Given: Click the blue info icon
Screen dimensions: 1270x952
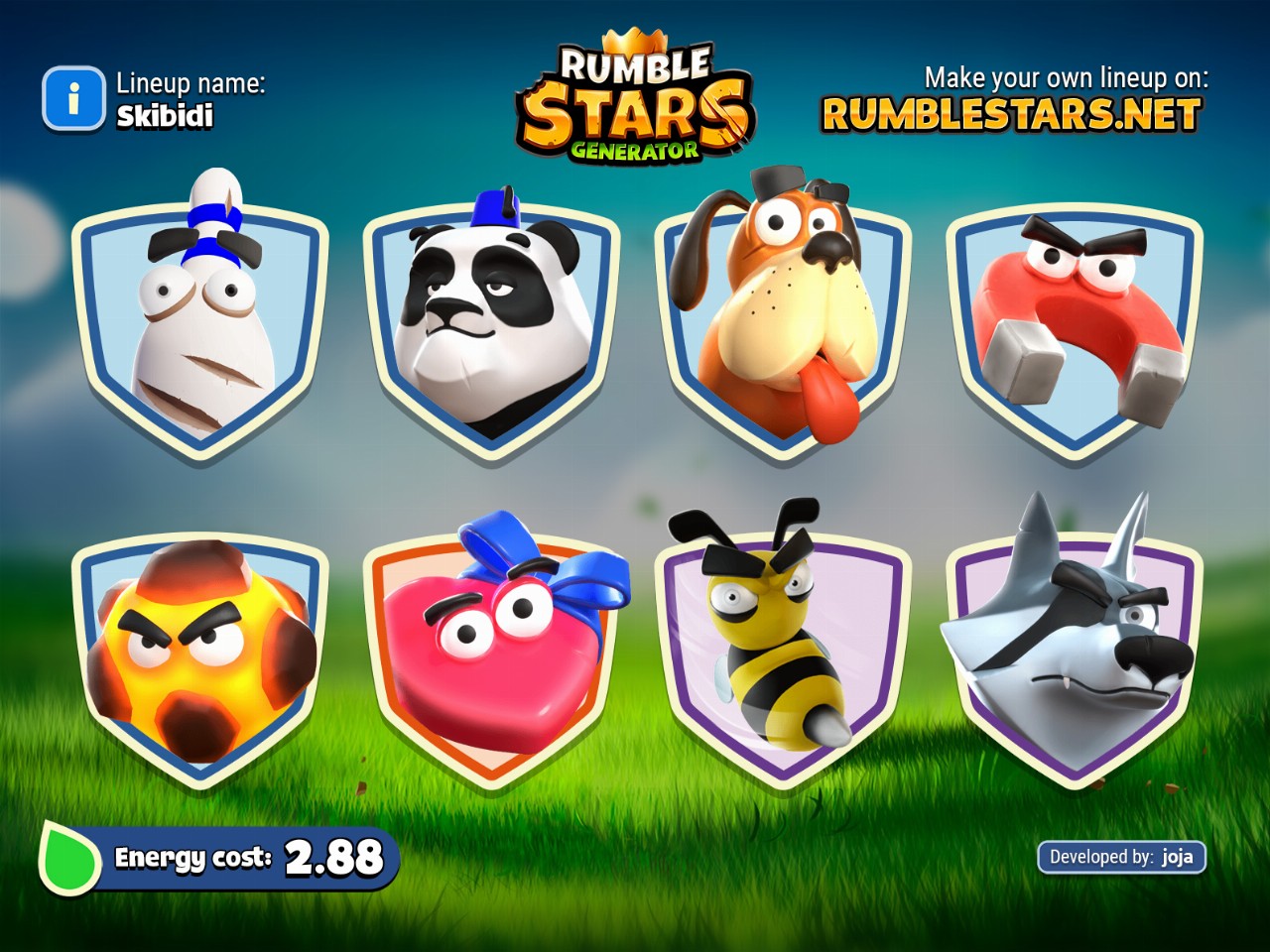Looking at the screenshot, I should tap(72, 99).
